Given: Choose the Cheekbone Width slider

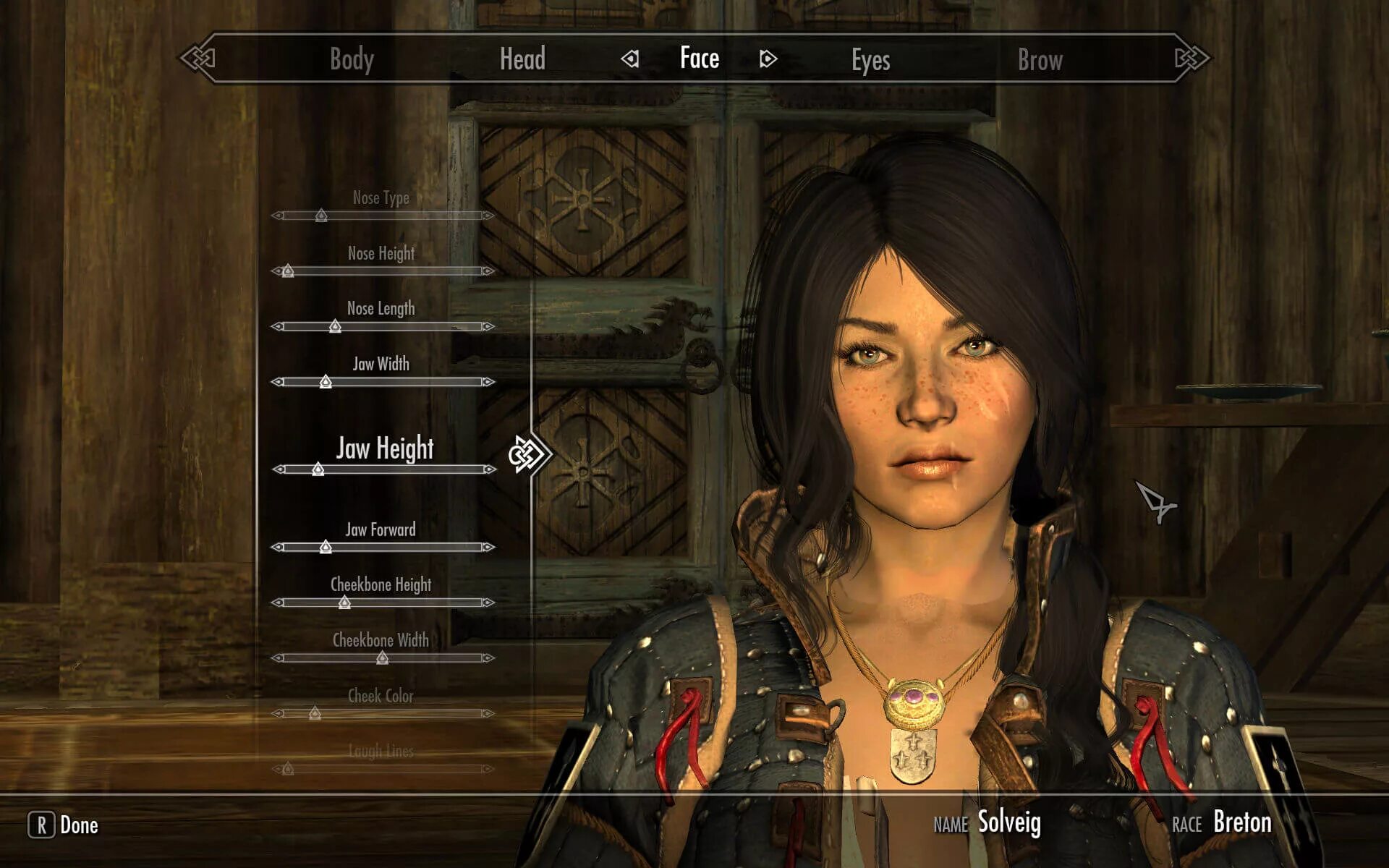Looking at the screenshot, I should click(x=383, y=658).
